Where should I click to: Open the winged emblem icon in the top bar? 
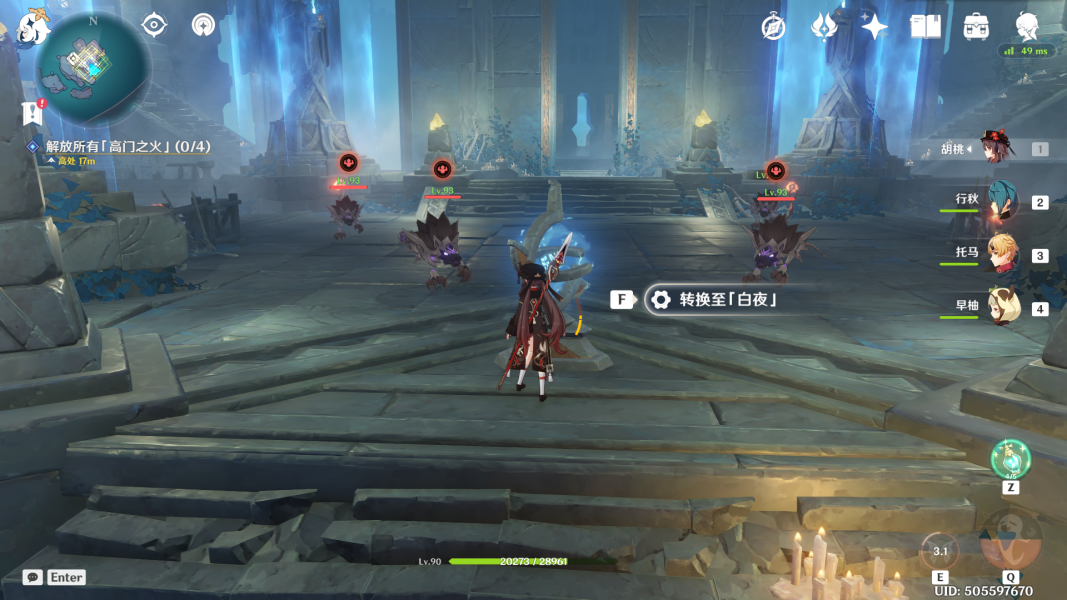coord(823,27)
